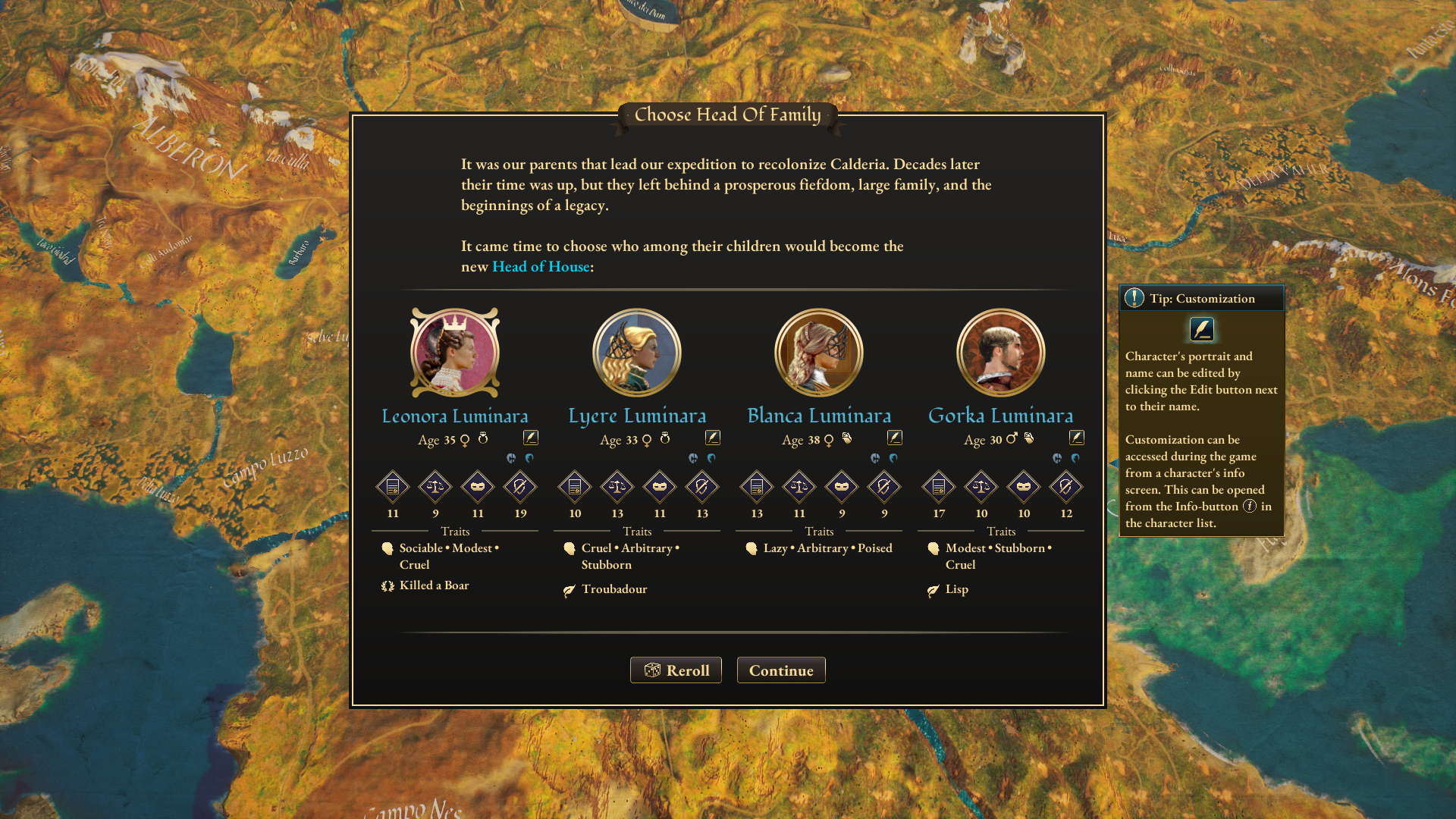The height and width of the screenshot is (819, 1456).
Task: Click Leonora's skill icon valued 19
Action: pyautogui.click(x=520, y=487)
